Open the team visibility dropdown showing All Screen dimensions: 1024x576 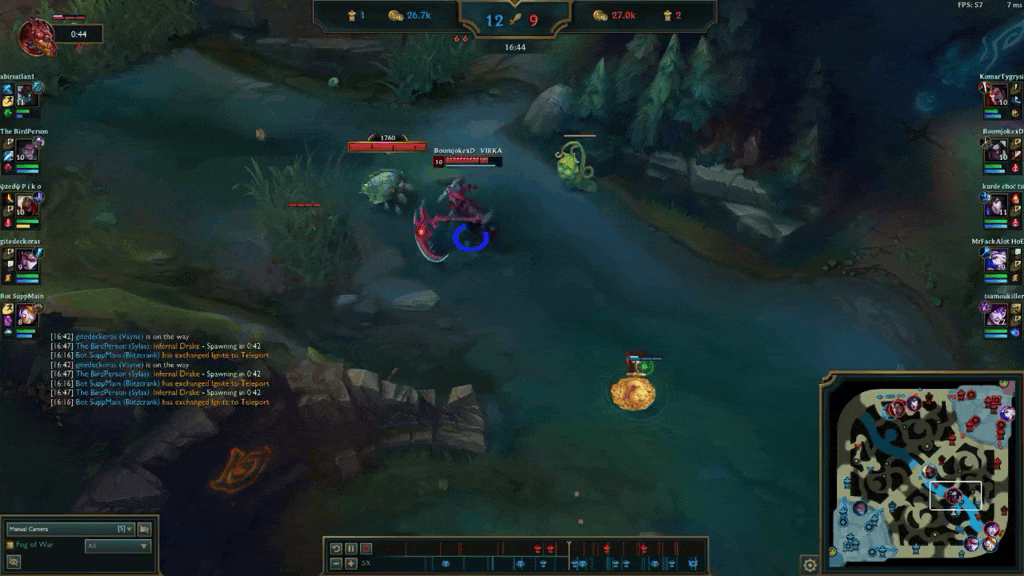click(117, 546)
